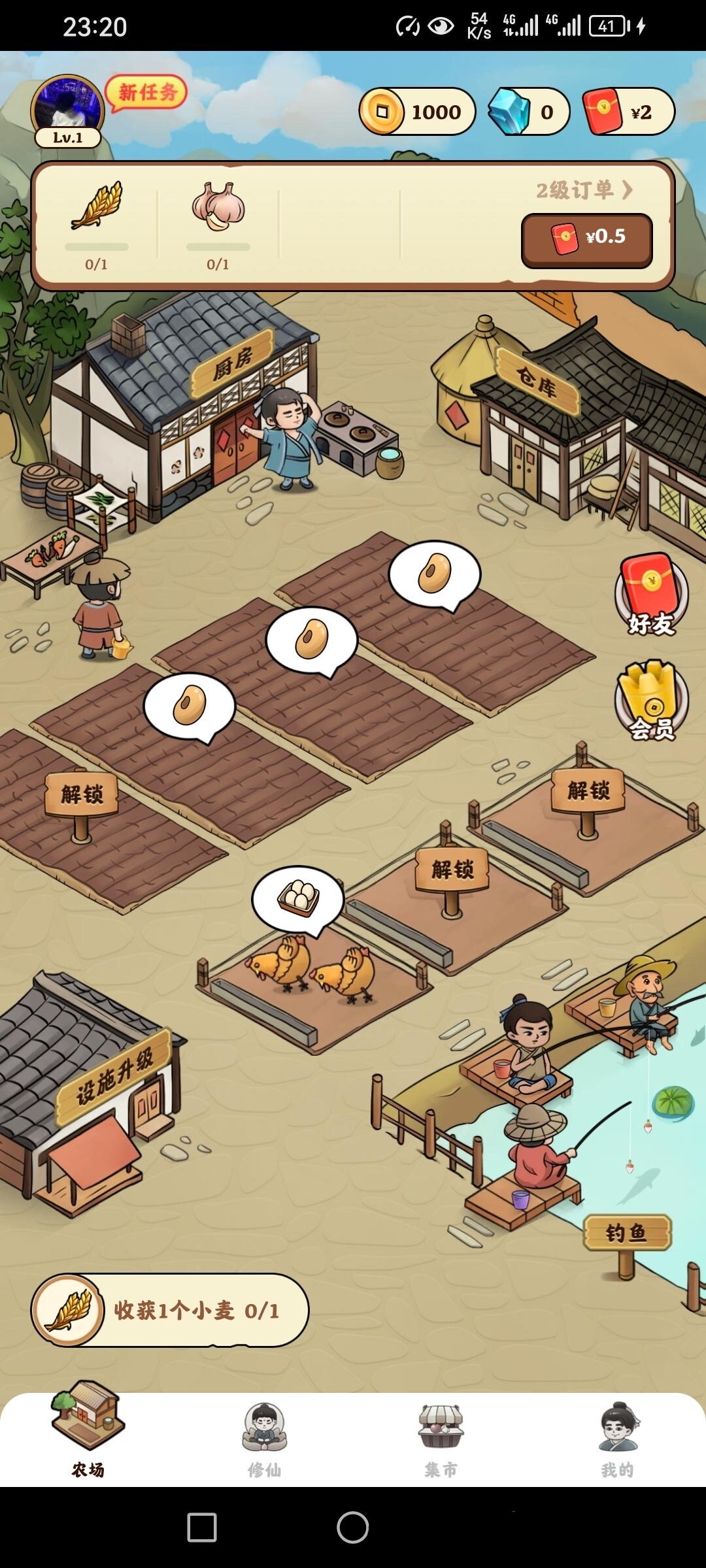
Task: Tap the gold coin counter
Action: (417, 112)
